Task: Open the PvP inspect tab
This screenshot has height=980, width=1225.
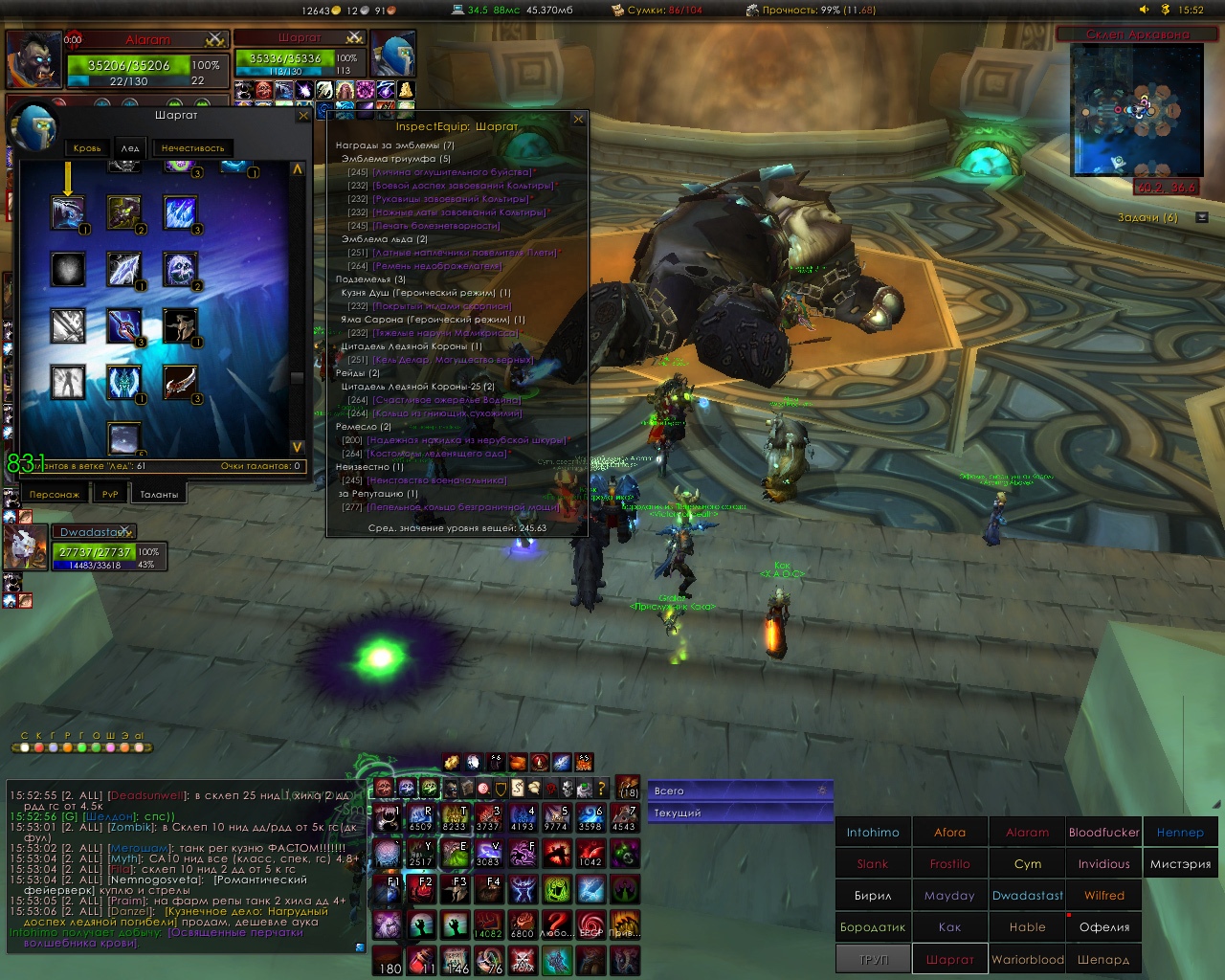Action: click(x=110, y=494)
